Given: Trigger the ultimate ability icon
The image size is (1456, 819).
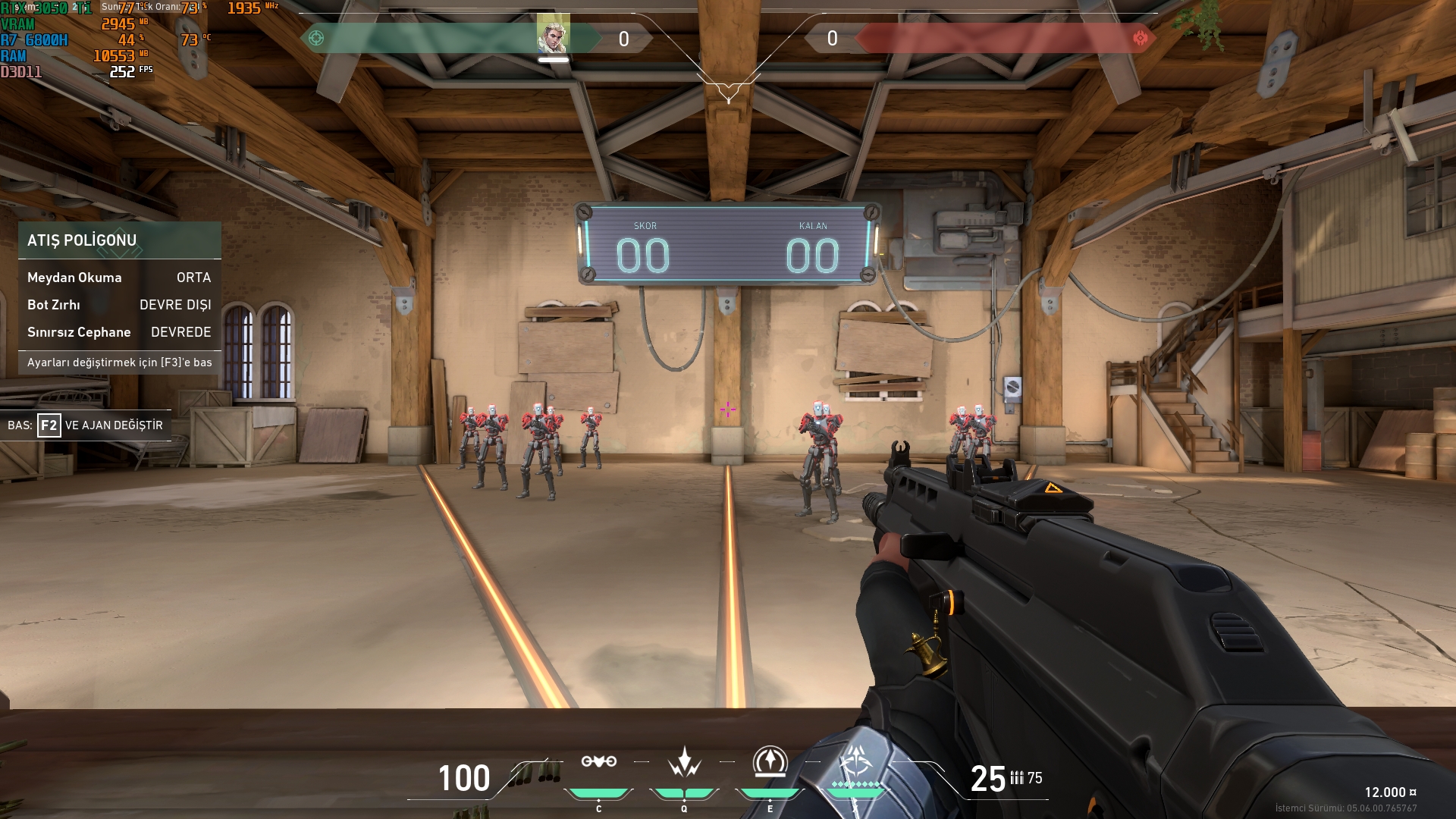Looking at the screenshot, I should (x=856, y=761).
